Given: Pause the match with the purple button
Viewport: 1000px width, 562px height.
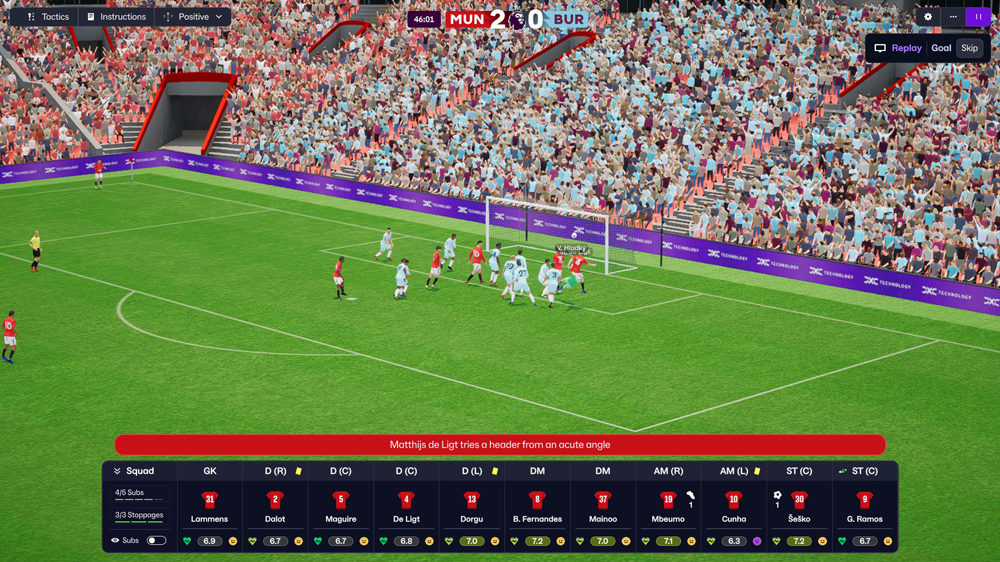Looking at the screenshot, I should [978, 17].
